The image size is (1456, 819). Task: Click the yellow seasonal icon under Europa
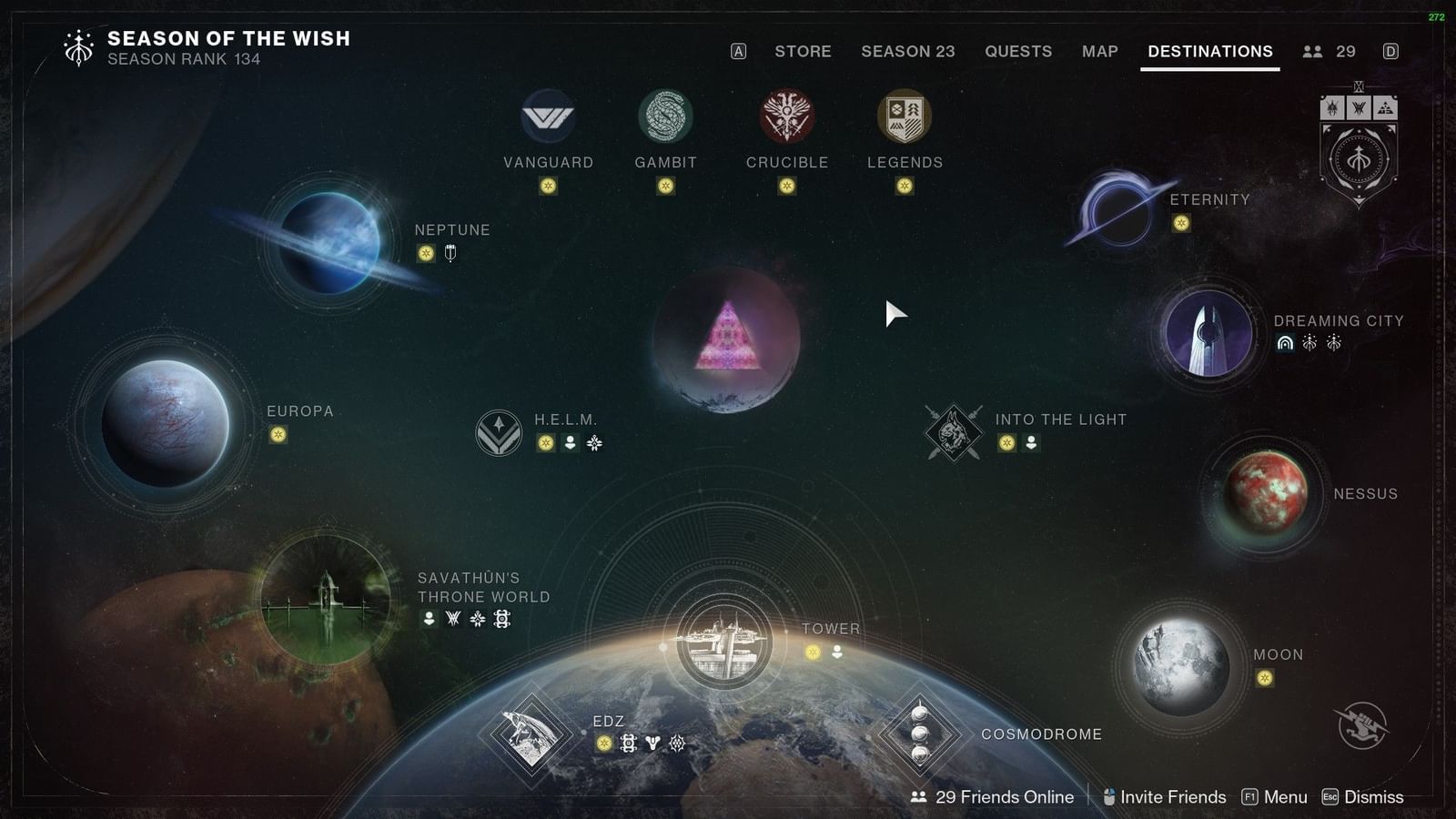277,434
